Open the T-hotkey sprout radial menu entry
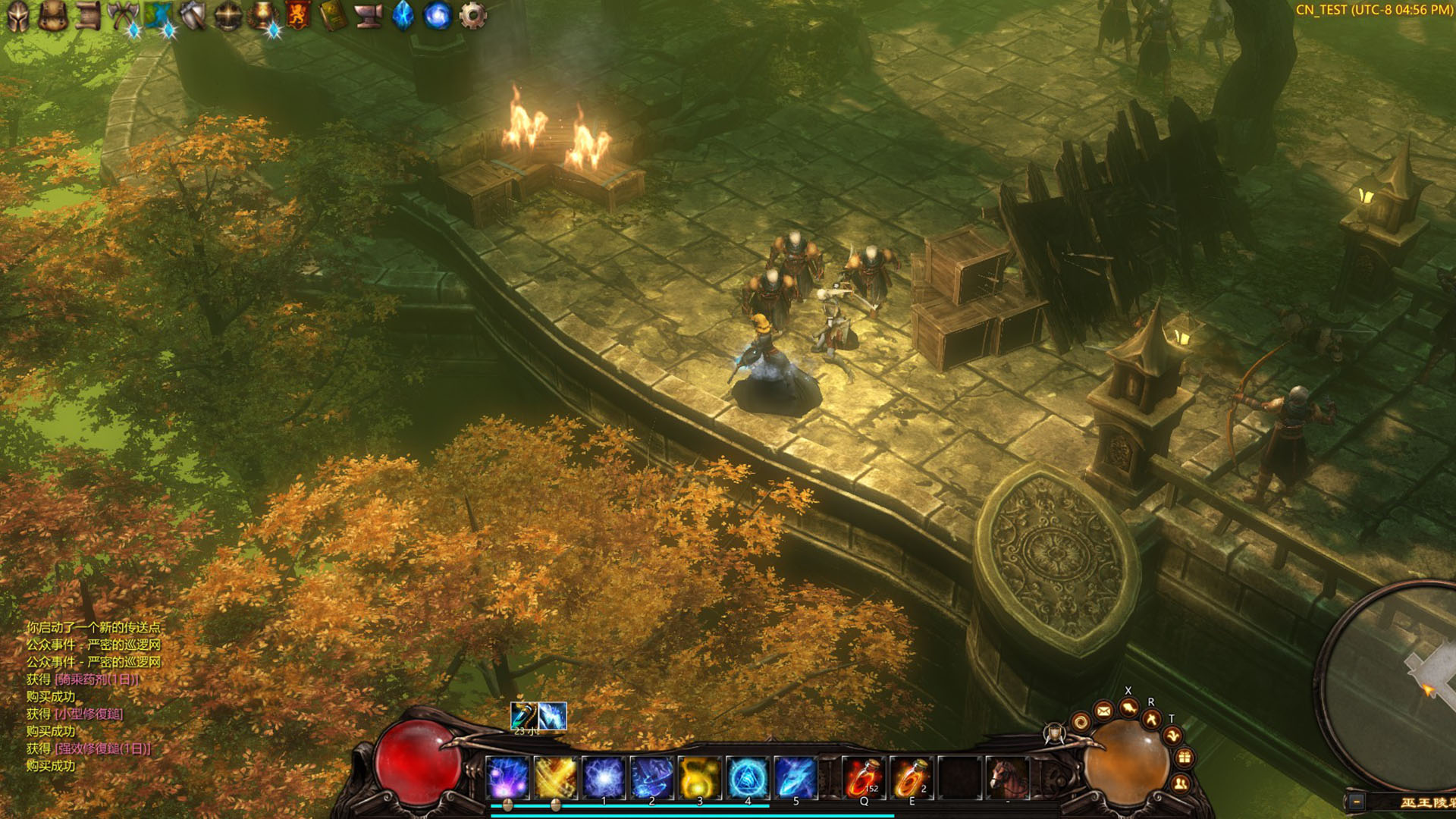This screenshot has height=819, width=1456. 1173,736
